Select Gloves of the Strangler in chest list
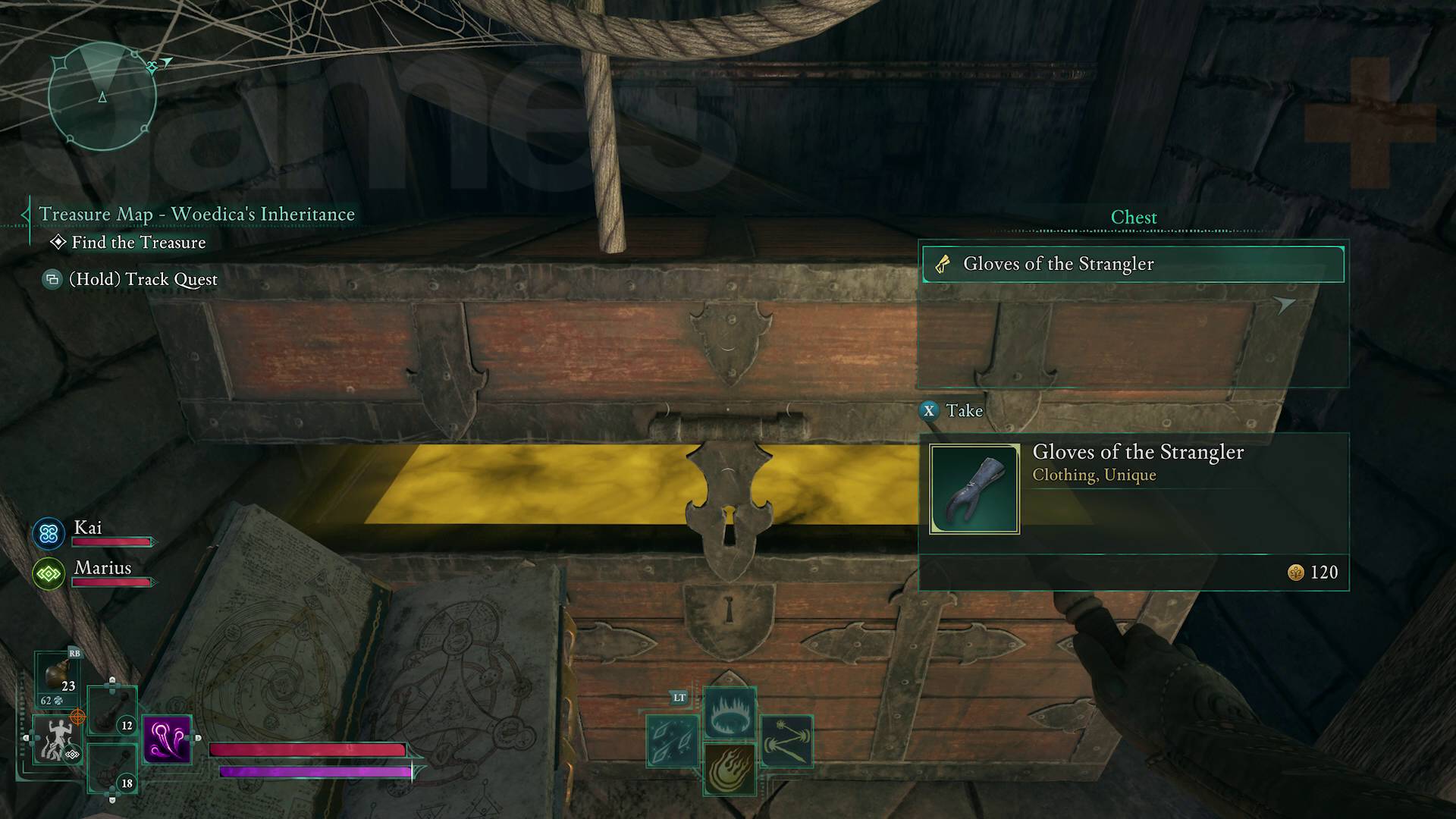This screenshot has width=1456, height=819. (x=1133, y=264)
